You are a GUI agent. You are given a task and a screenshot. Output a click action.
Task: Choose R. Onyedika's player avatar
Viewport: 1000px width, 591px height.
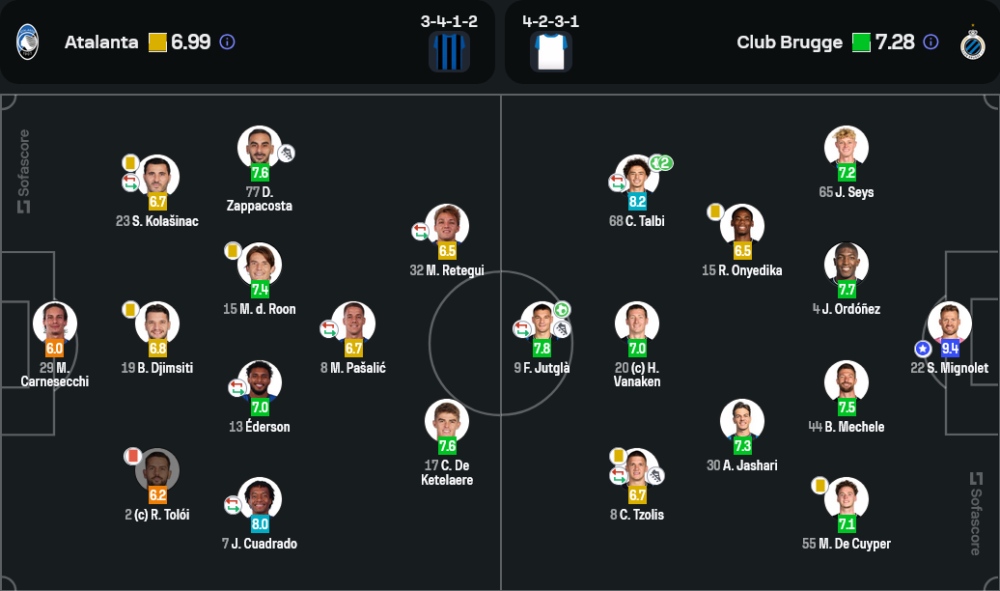coord(742,226)
